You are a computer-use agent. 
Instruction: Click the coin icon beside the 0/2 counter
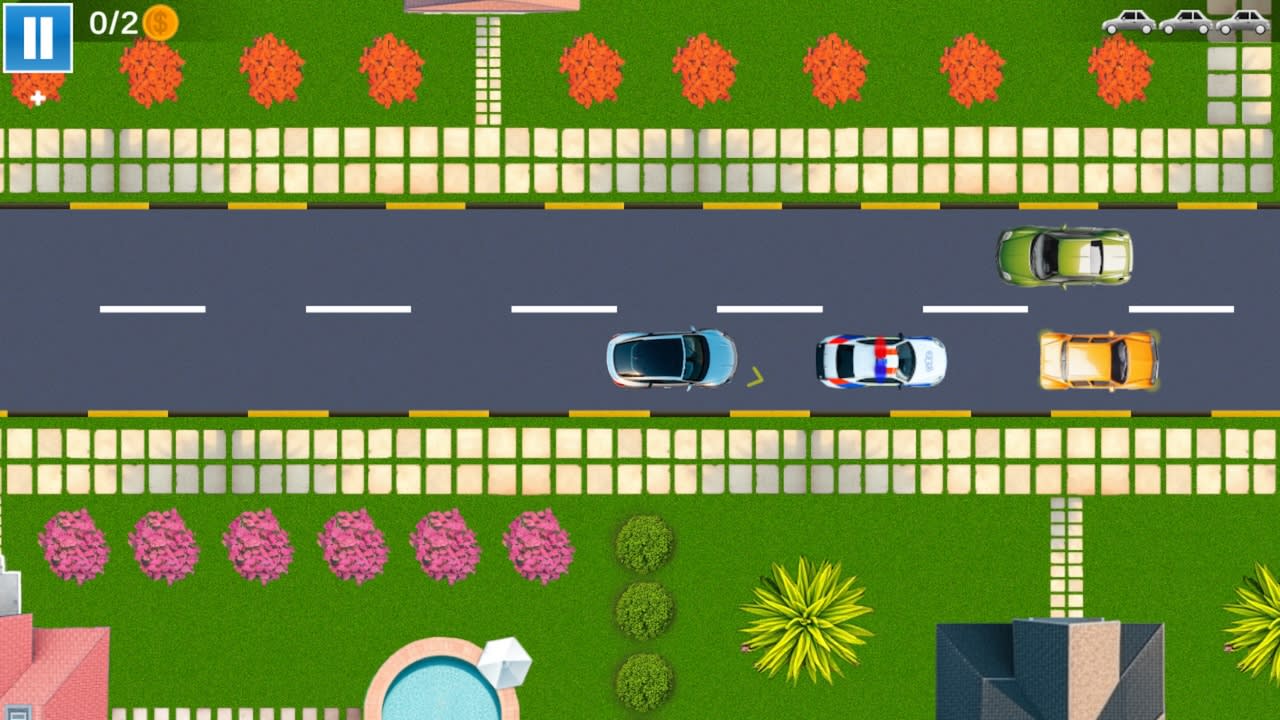[x=160, y=21]
